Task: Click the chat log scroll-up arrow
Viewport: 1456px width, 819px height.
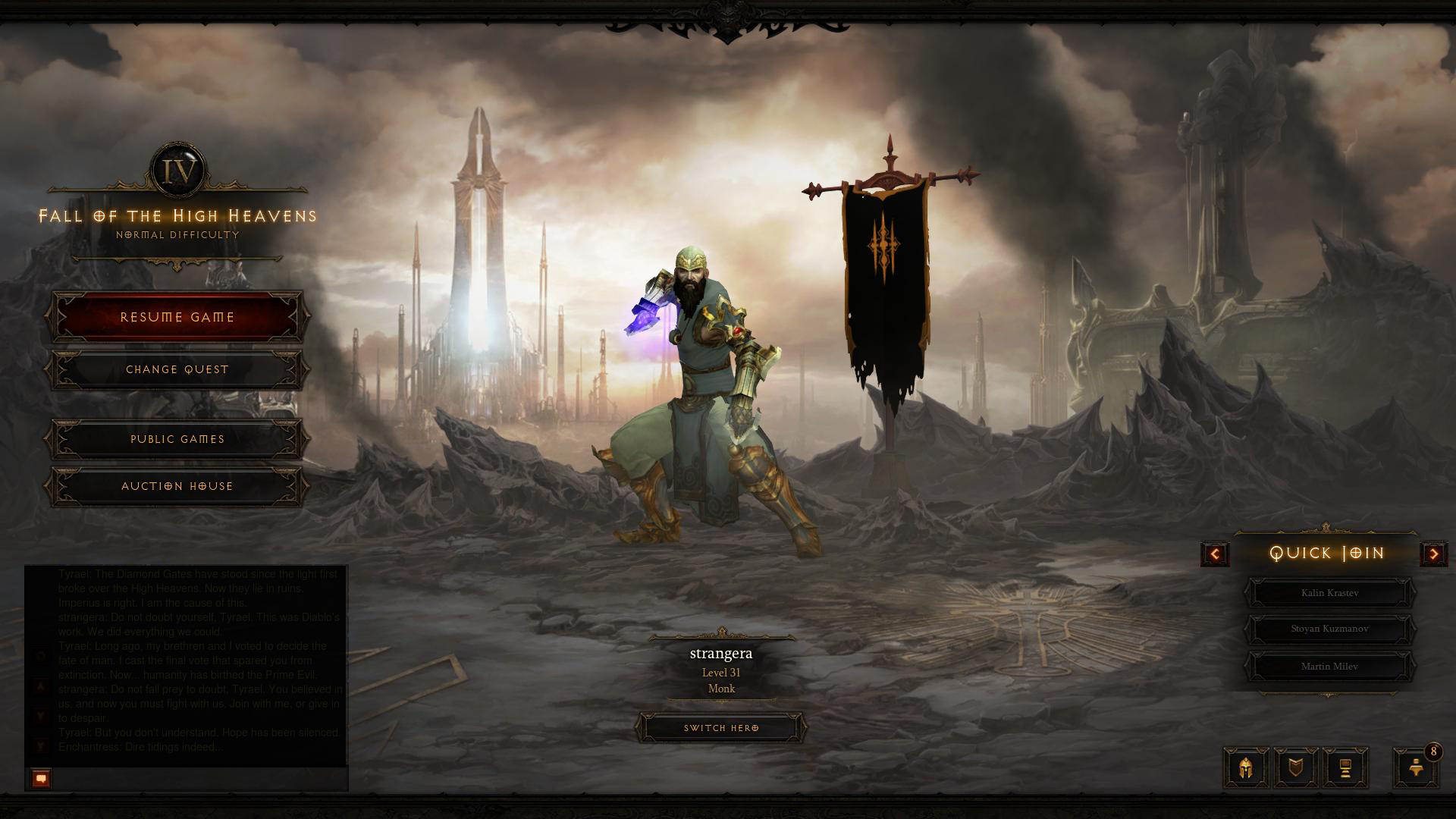Action: tap(41, 687)
